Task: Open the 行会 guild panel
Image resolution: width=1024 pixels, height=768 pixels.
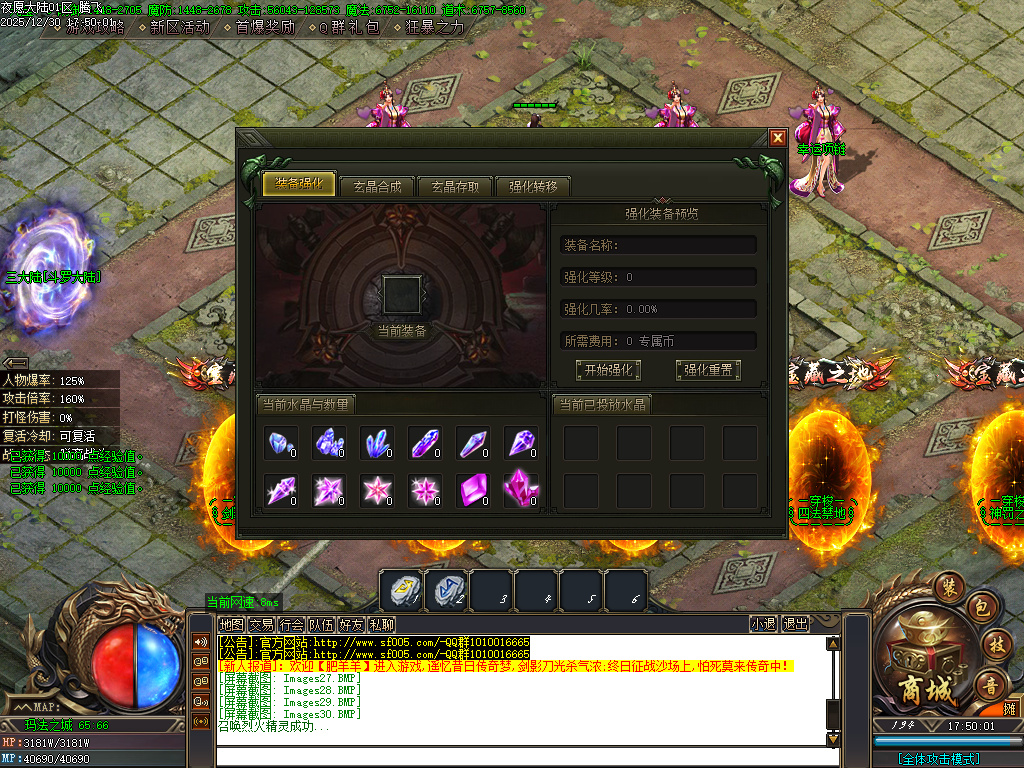Action: point(291,624)
